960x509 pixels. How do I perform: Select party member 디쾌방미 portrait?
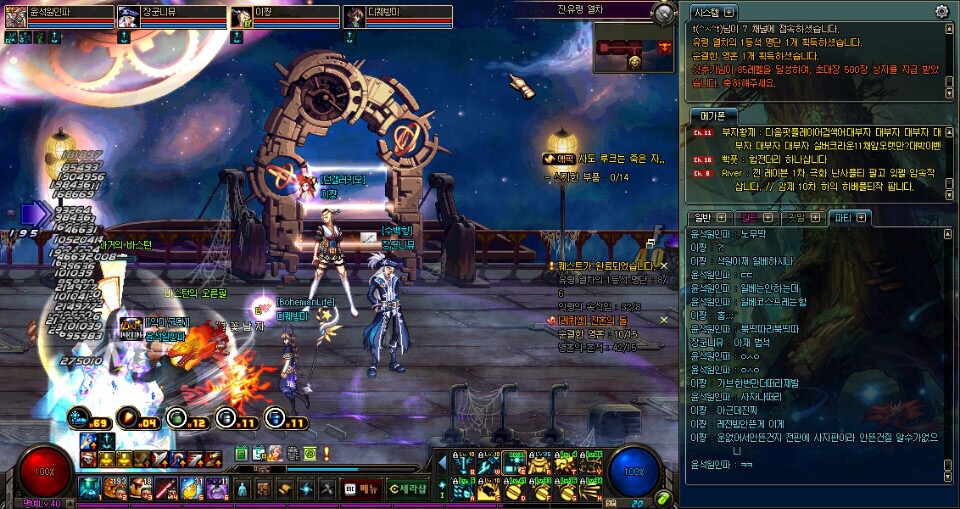pos(355,18)
